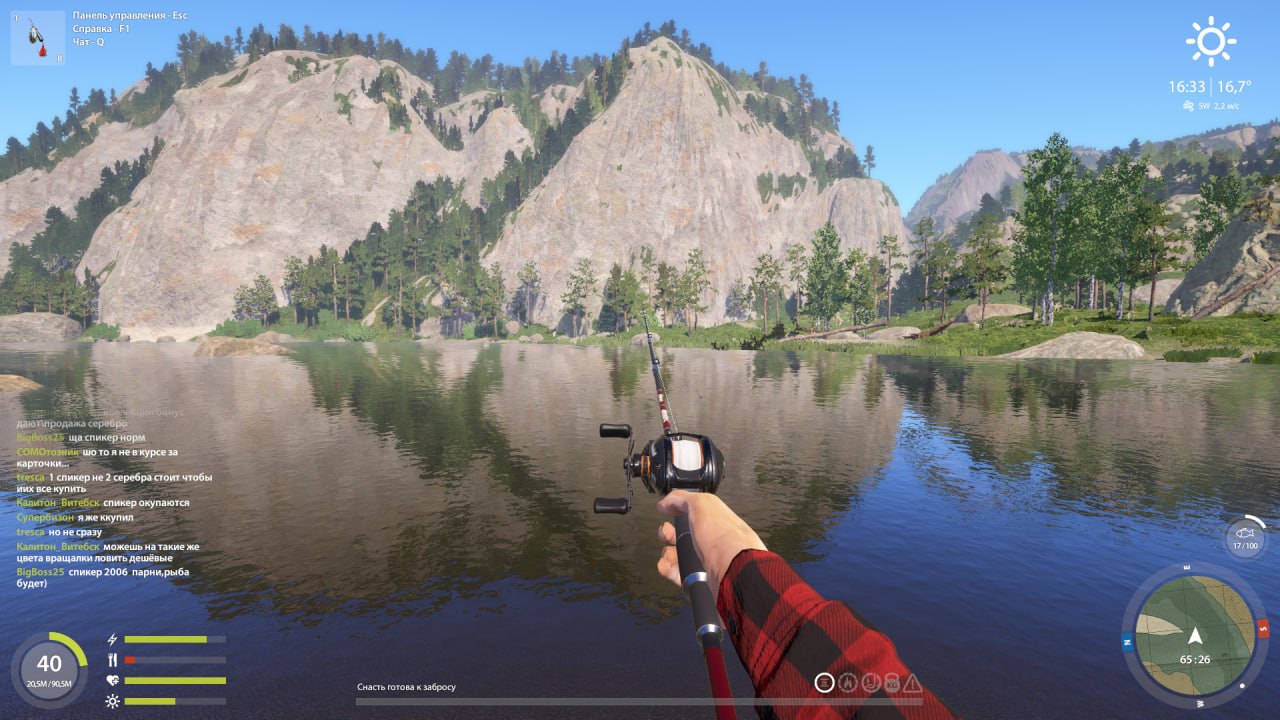Click tresca's name in the chat
1280x720 pixels.
(30, 477)
